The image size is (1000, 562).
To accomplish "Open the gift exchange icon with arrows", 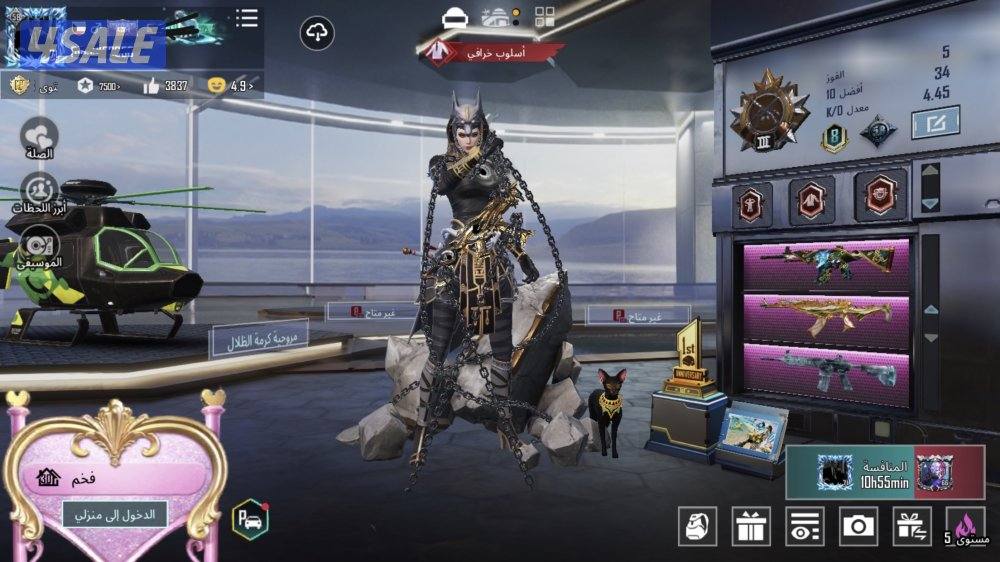I will (x=911, y=526).
